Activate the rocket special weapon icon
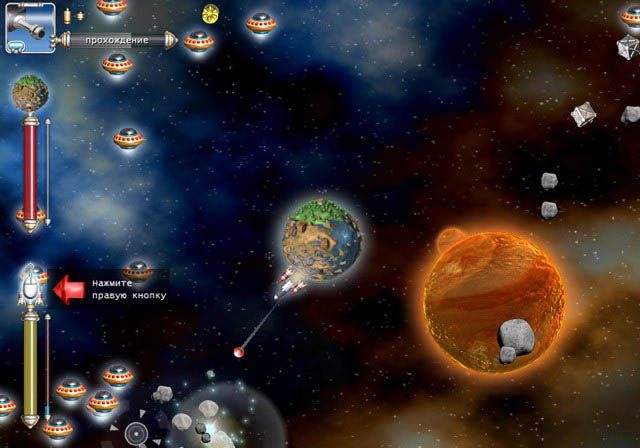 (x=30, y=286)
